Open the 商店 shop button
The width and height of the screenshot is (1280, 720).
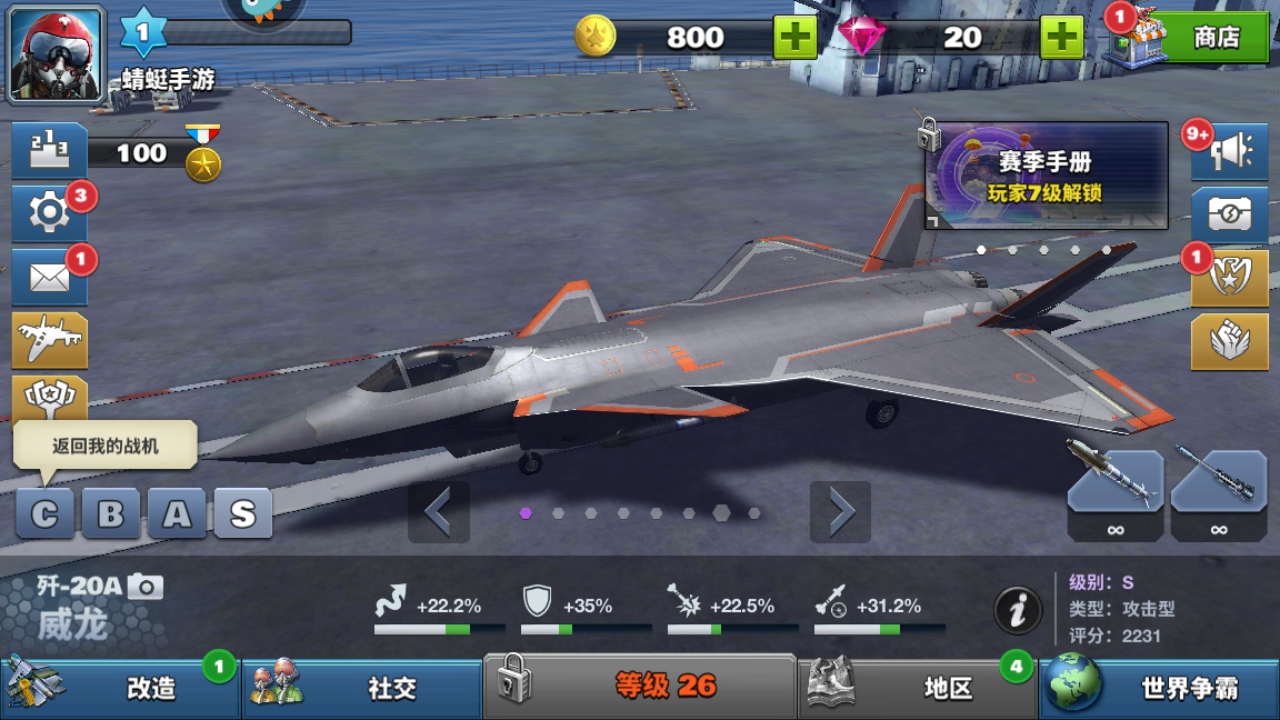[1213, 38]
